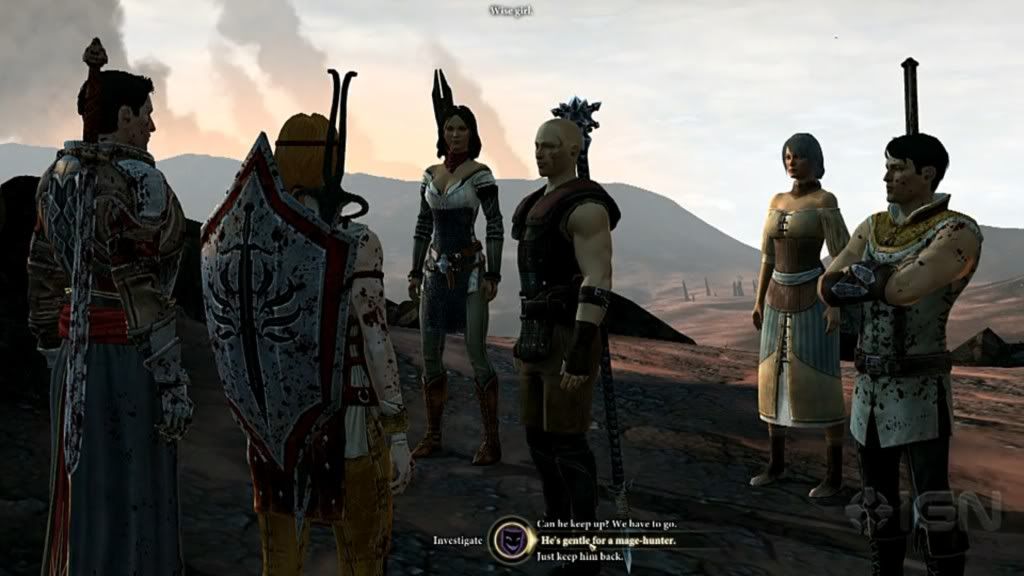1024x576 pixels.
Task: Open the Investigate dialogue option
Action: click(x=458, y=540)
